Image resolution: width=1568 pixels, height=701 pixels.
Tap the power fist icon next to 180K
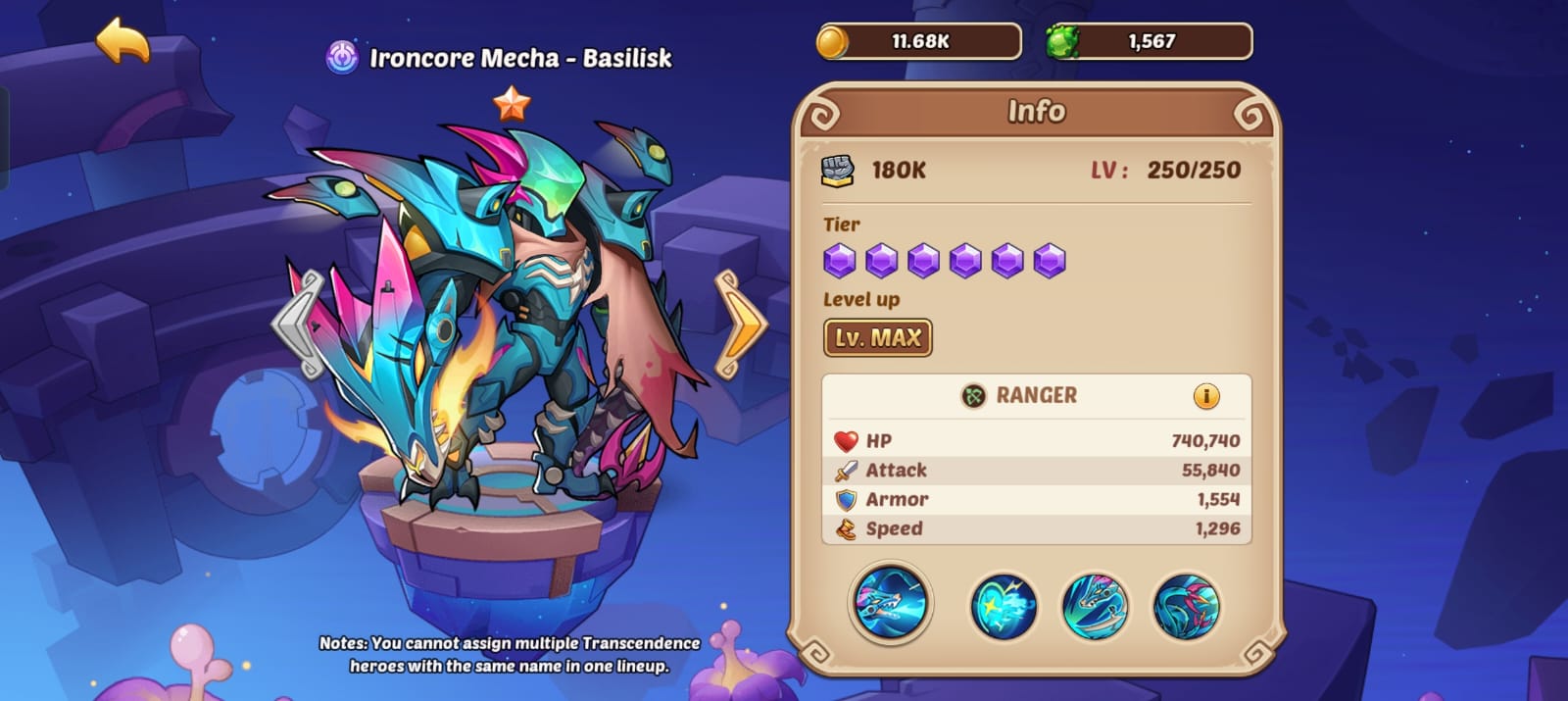(837, 171)
